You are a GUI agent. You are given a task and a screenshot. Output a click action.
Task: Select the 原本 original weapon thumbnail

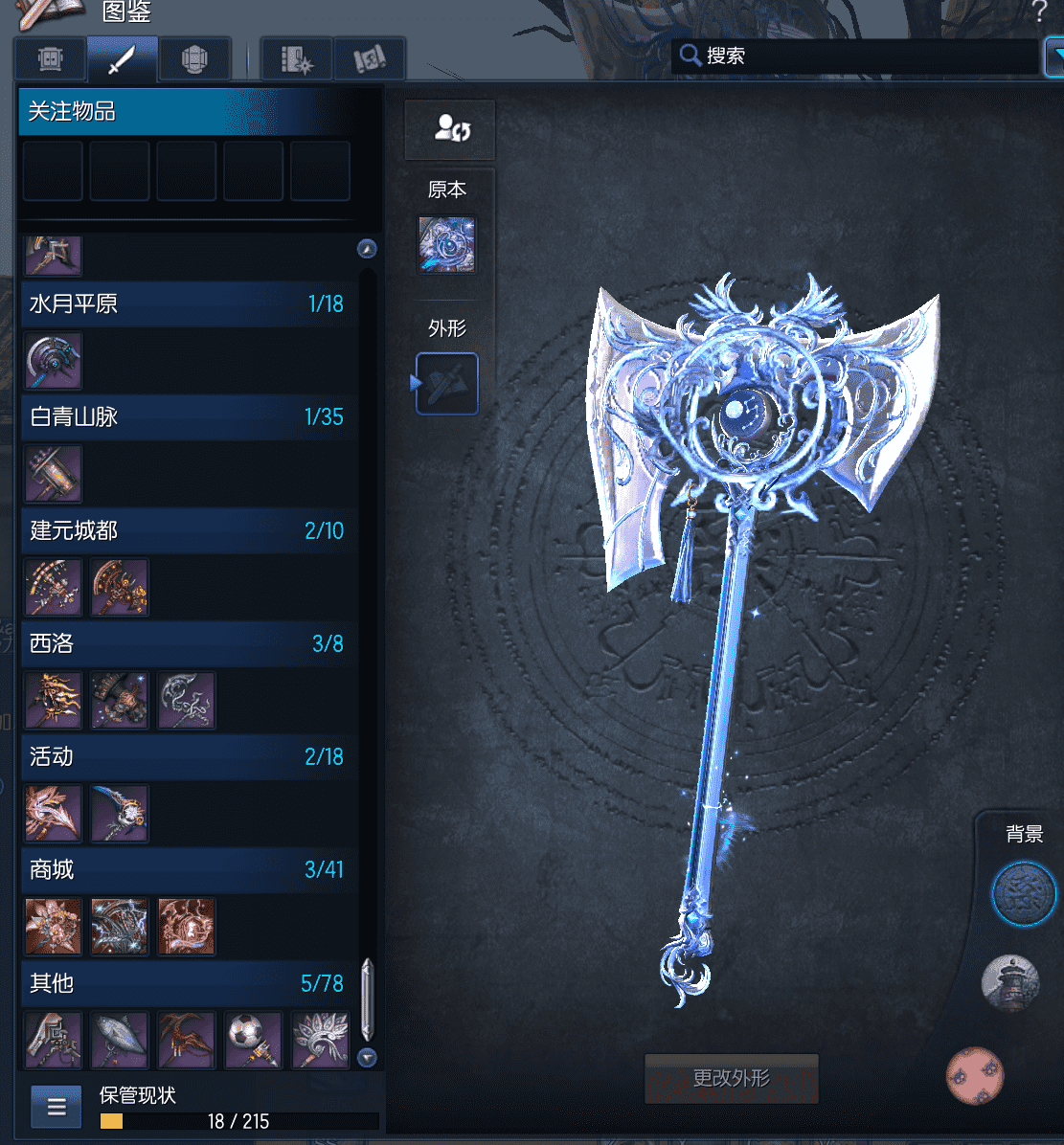tap(447, 244)
